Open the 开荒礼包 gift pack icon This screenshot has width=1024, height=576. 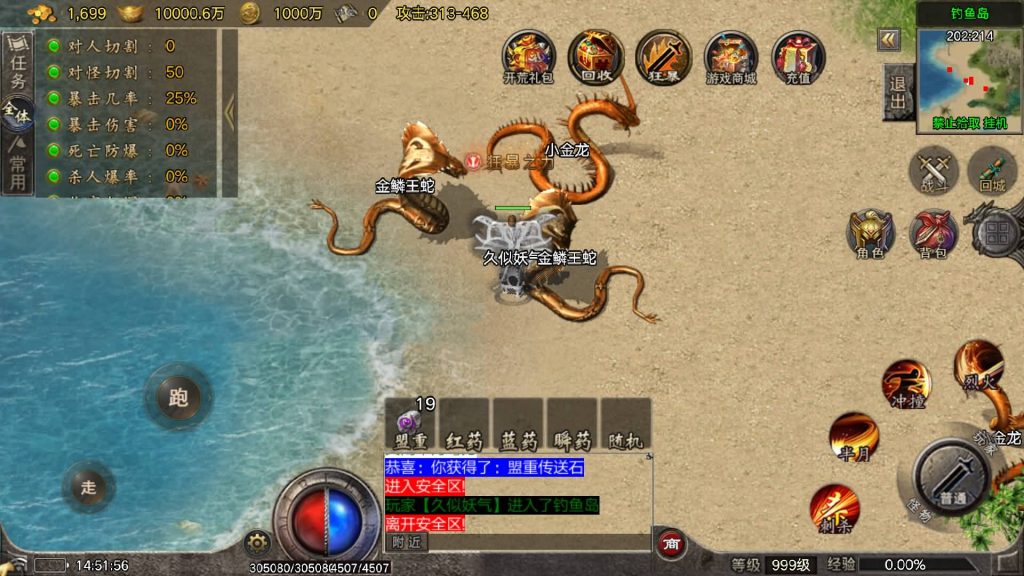click(528, 56)
